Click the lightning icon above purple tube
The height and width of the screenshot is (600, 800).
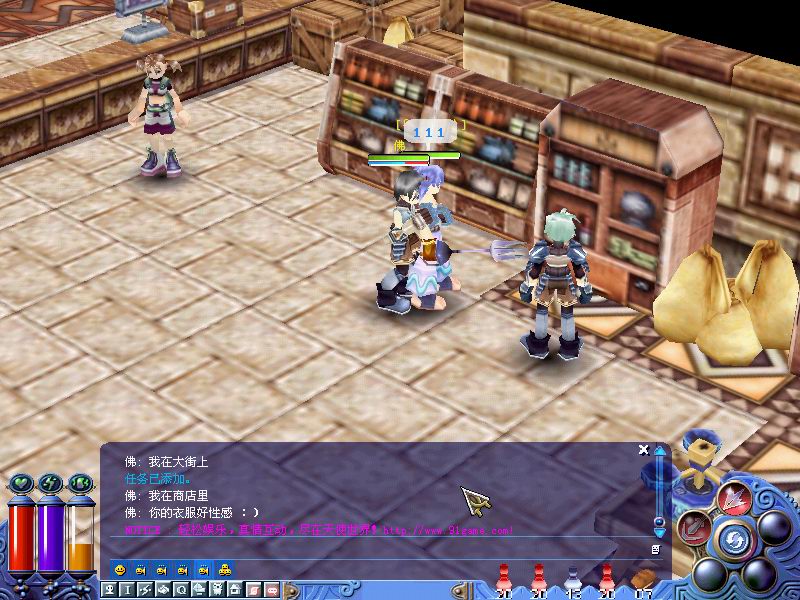[49, 485]
